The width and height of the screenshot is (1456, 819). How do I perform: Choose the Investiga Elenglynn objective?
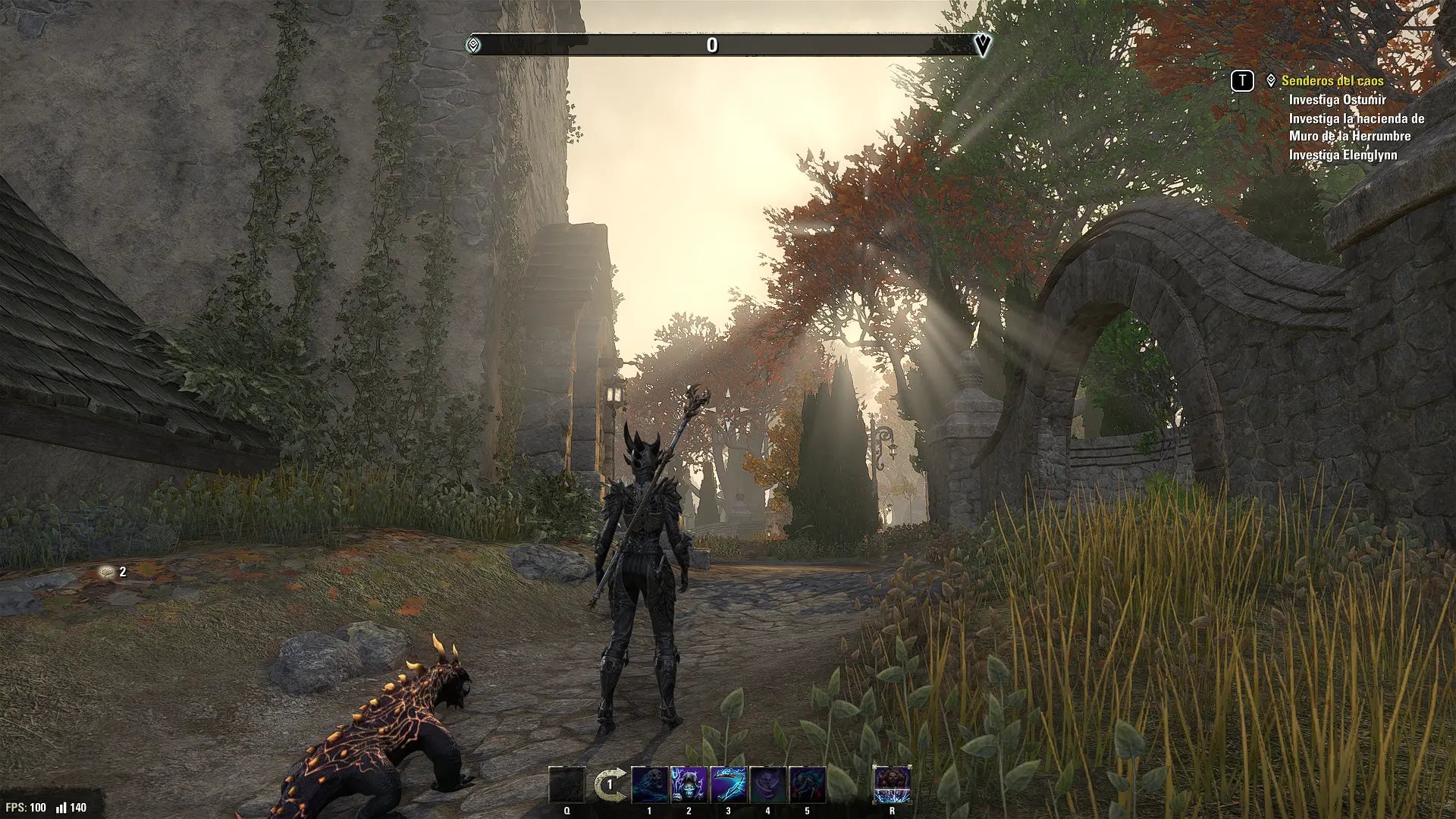1343,155
